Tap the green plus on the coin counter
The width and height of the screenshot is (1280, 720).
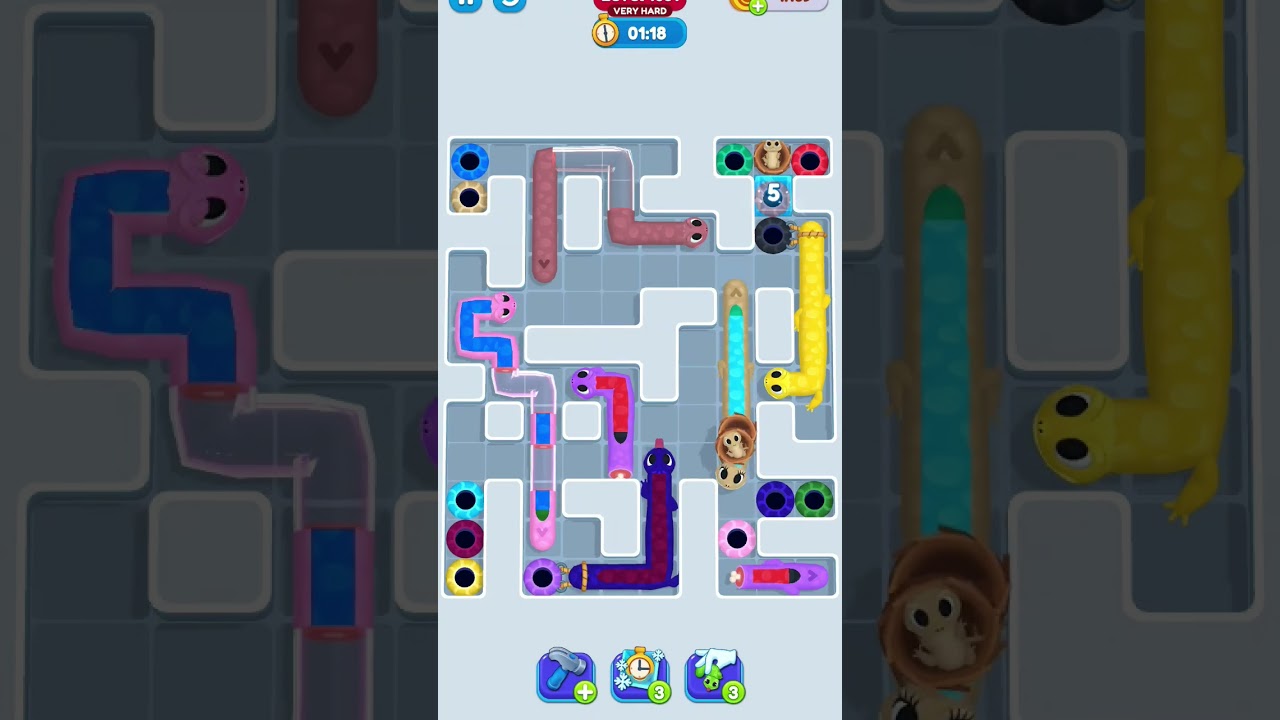pyautogui.click(x=759, y=4)
